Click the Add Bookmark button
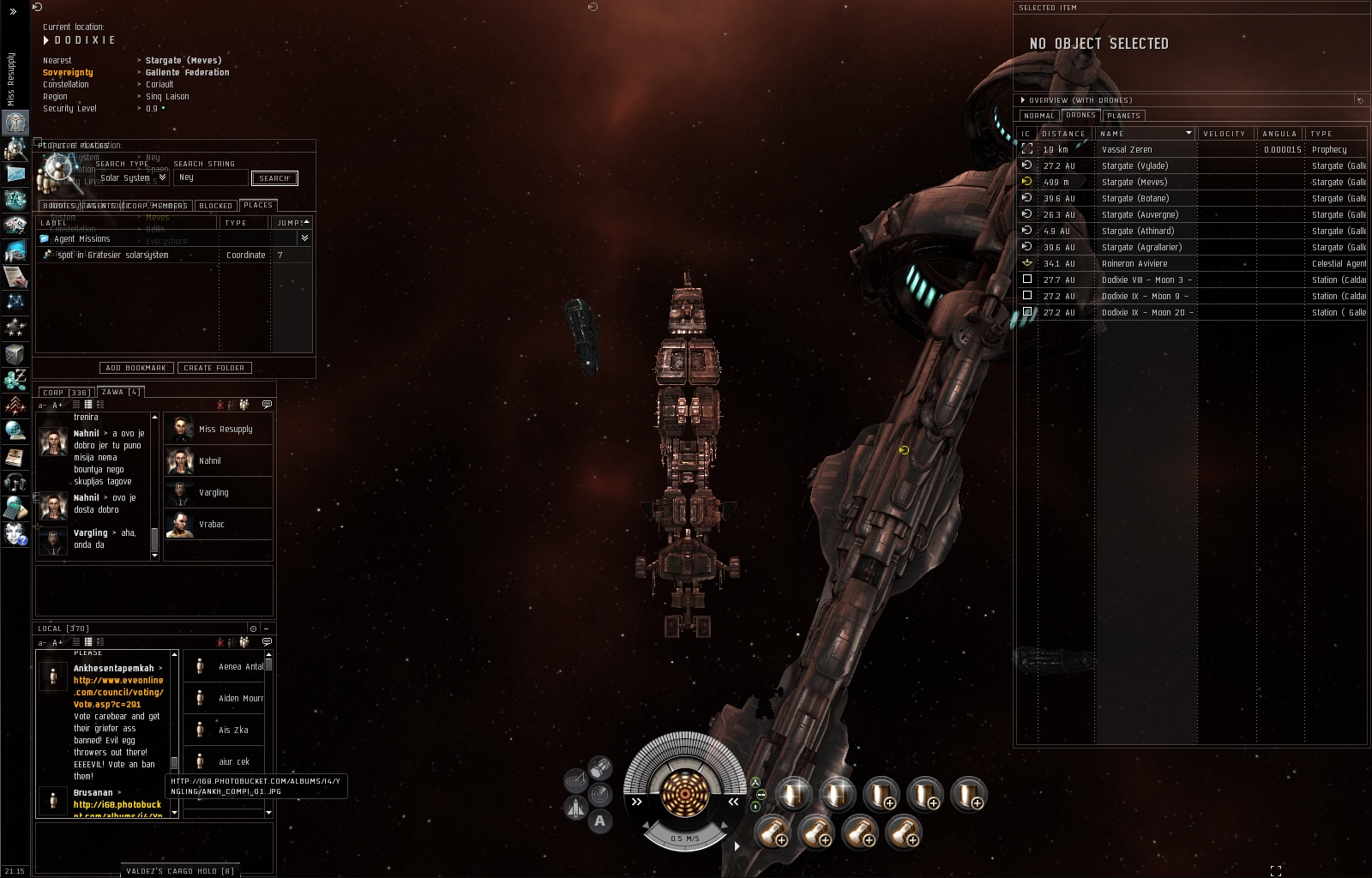Viewport: 1372px width, 878px height. pyautogui.click(x=136, y=368)
